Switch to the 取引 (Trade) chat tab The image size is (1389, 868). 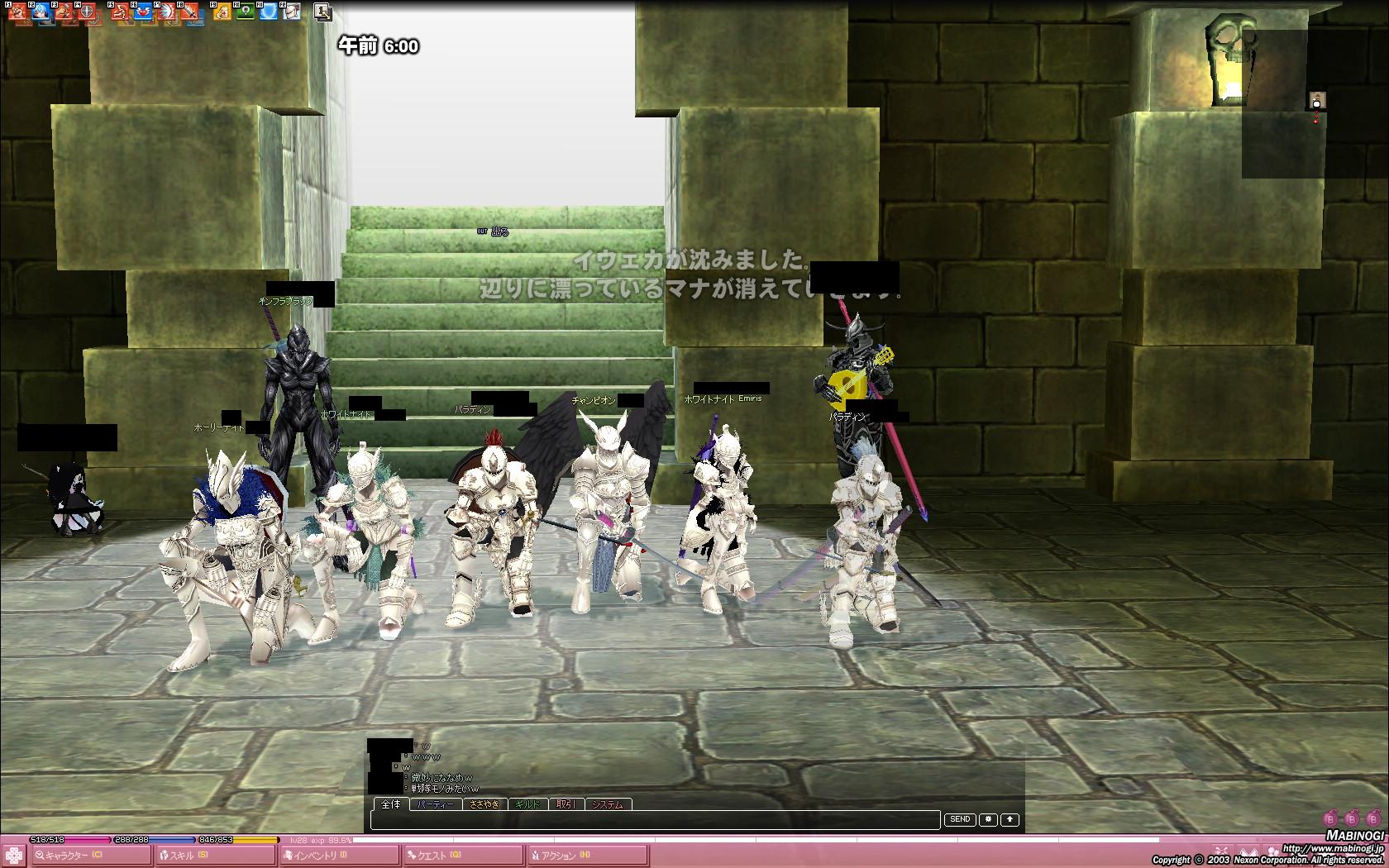point(566,804)
